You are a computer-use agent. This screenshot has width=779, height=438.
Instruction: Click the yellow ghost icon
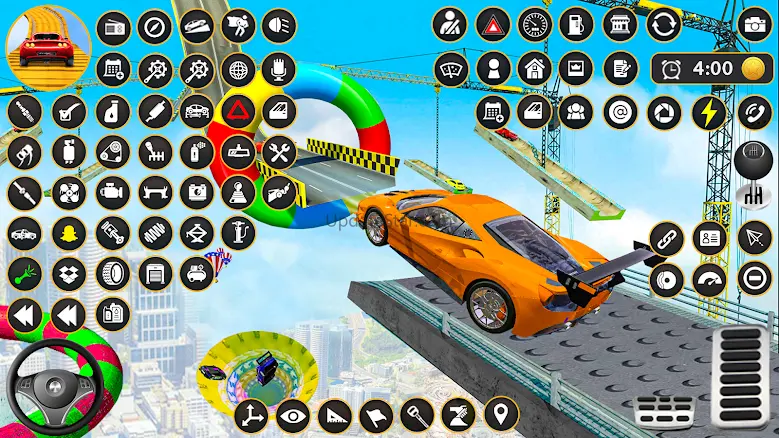click(68, 234)
